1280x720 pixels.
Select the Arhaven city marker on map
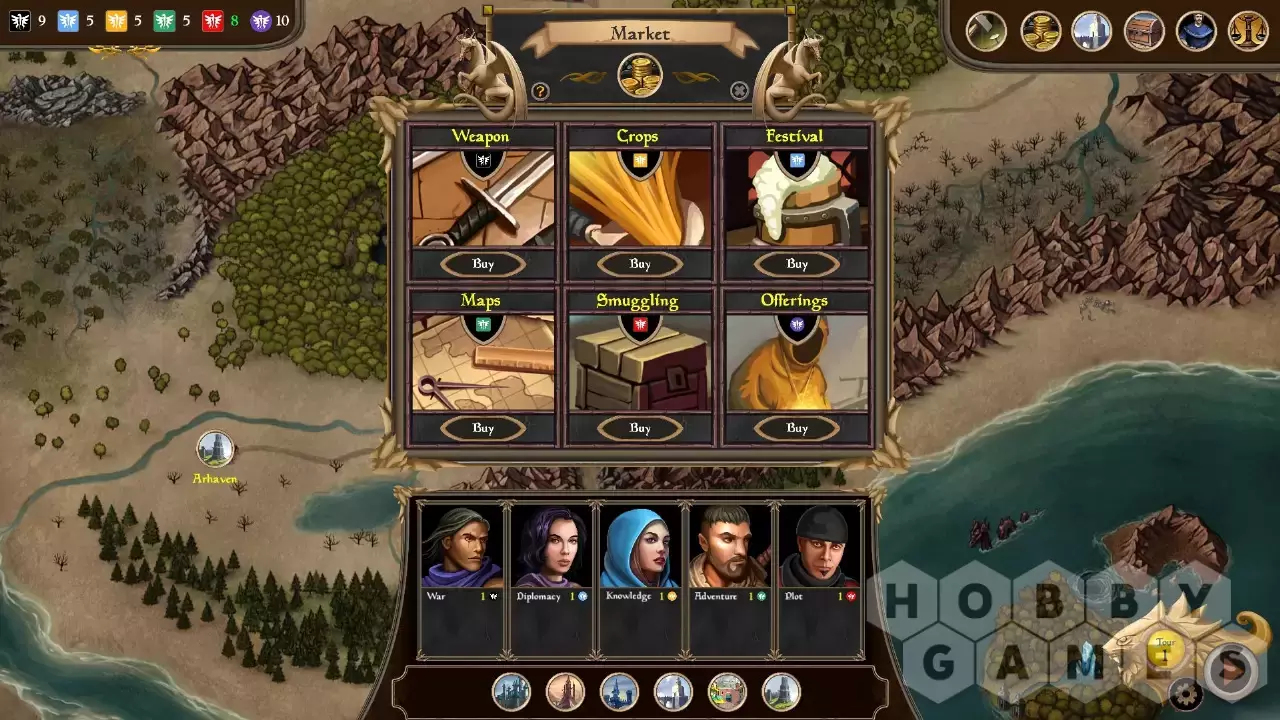[215, 449]
